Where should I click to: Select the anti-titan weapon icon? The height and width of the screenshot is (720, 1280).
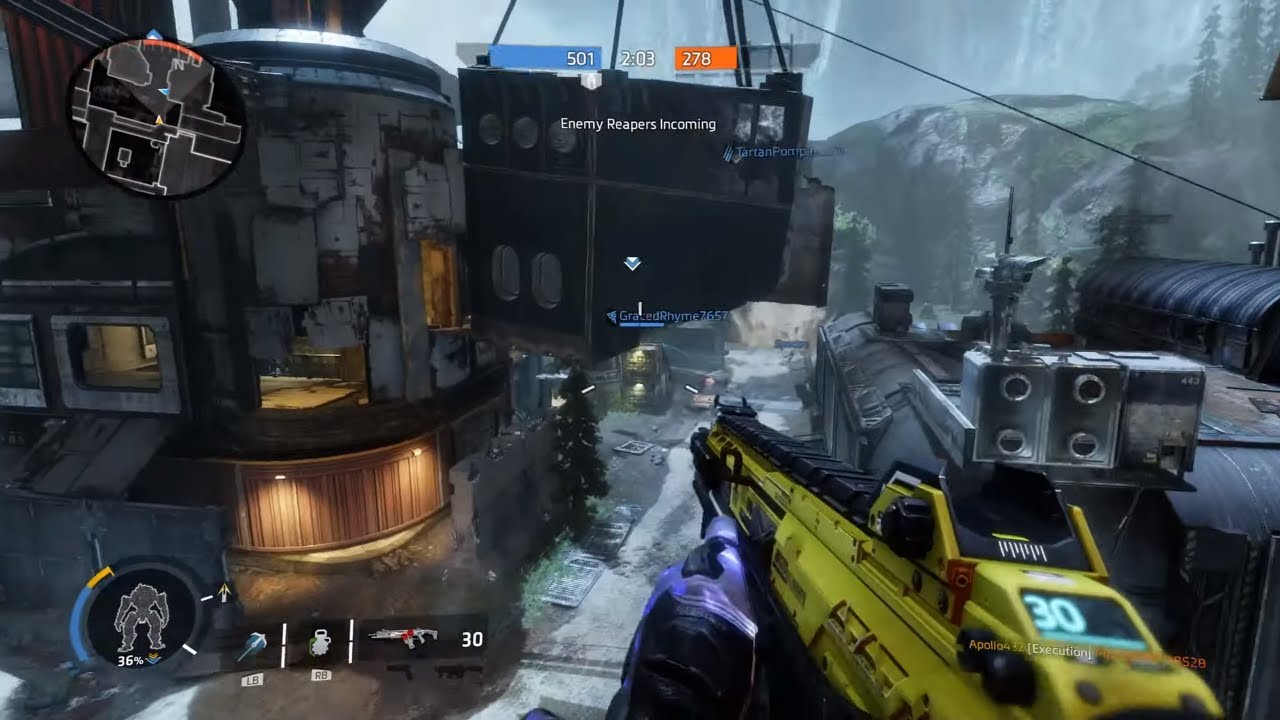pos(459,671)
